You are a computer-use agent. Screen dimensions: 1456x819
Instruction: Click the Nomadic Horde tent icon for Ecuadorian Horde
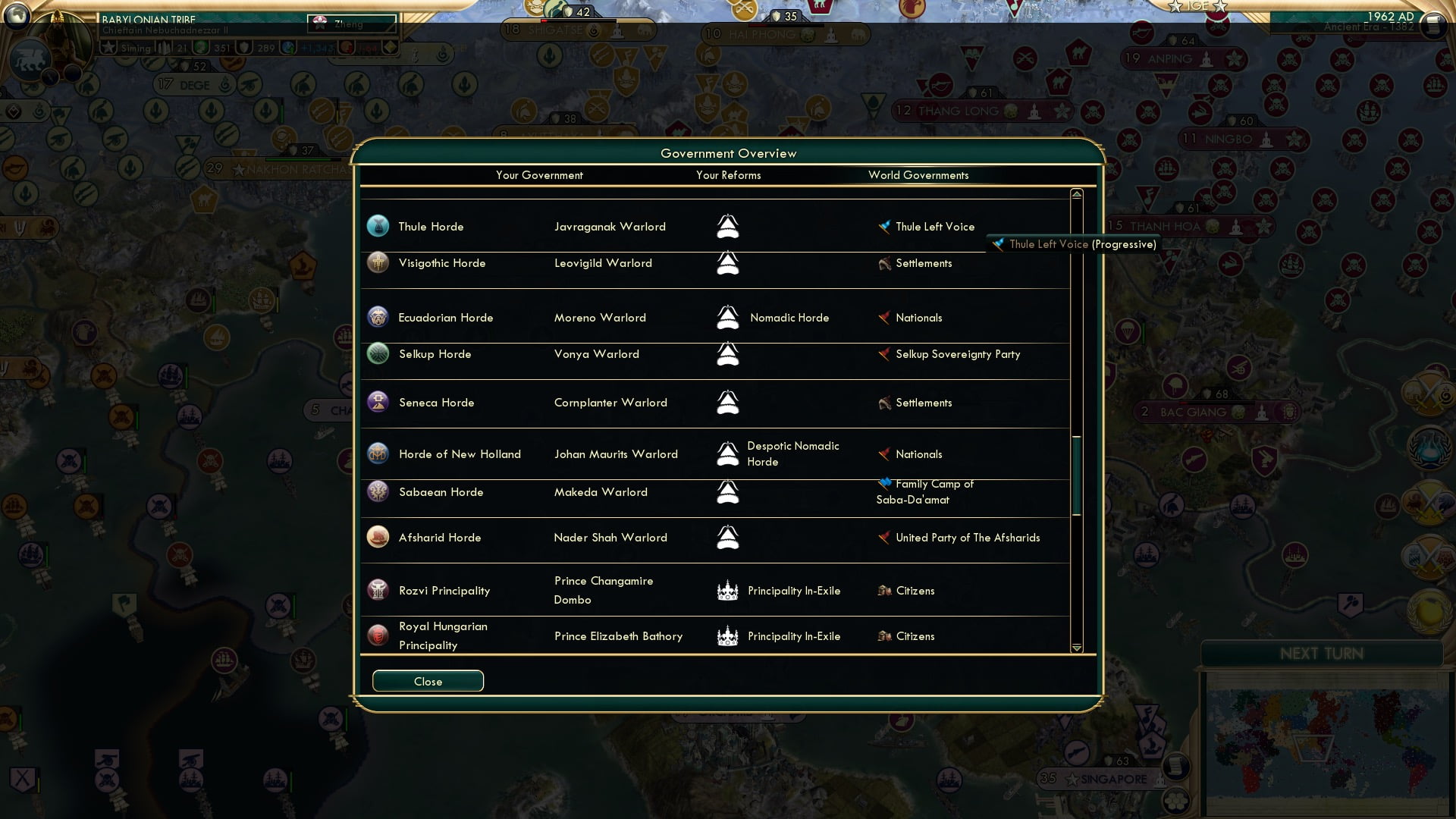tap(728, 317)
